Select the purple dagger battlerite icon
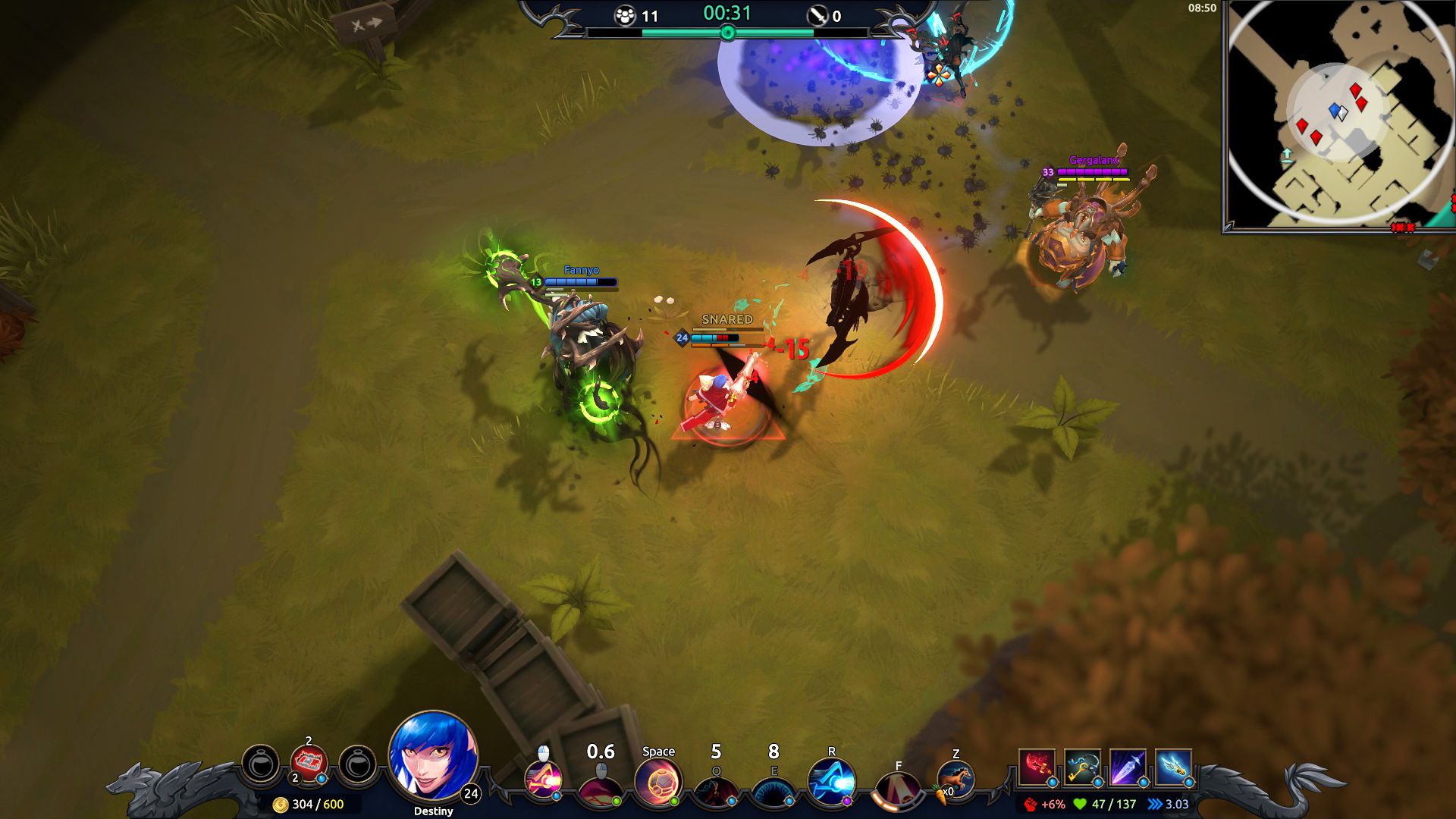Viewport: 1456px width, 819px height. point(1128,767)
